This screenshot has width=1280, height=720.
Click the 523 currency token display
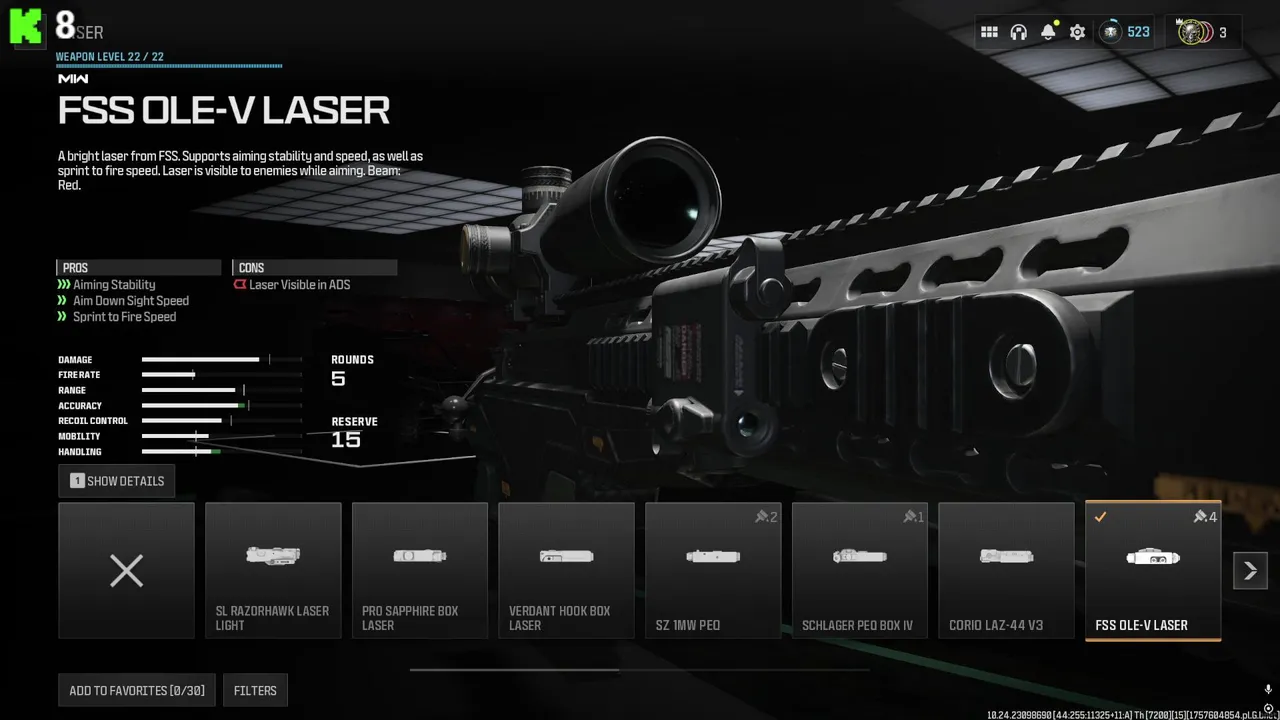click(1126, 32)
